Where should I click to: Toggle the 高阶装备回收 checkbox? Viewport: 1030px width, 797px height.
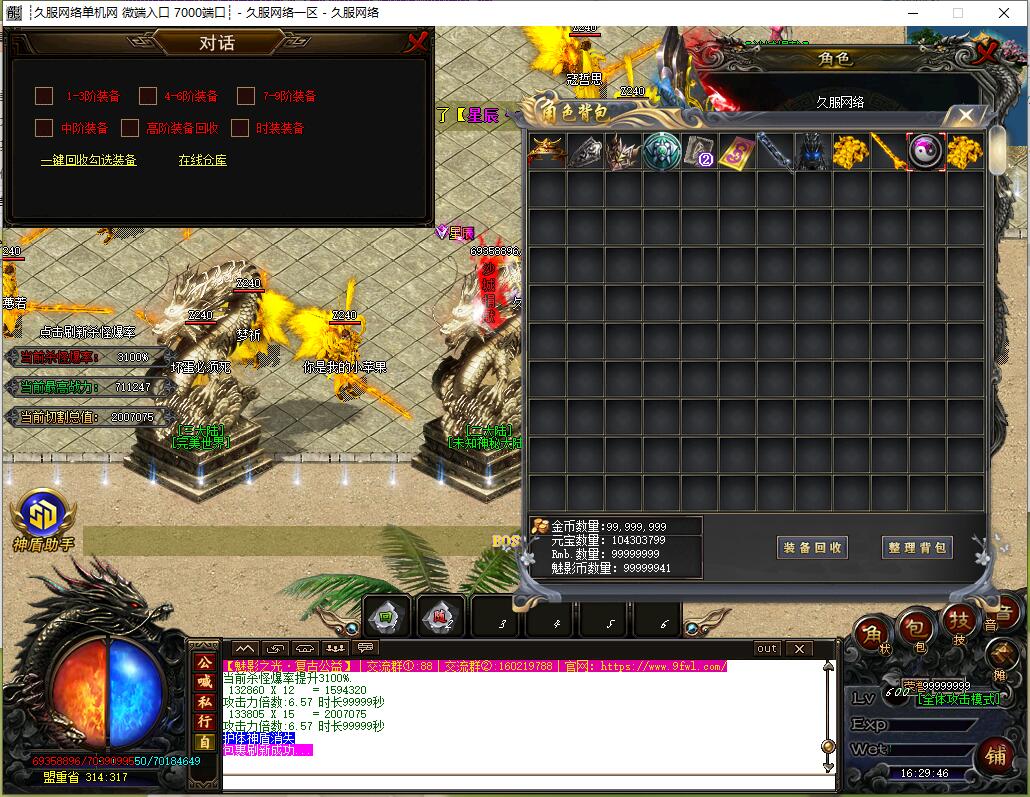(x=130, y=128)
